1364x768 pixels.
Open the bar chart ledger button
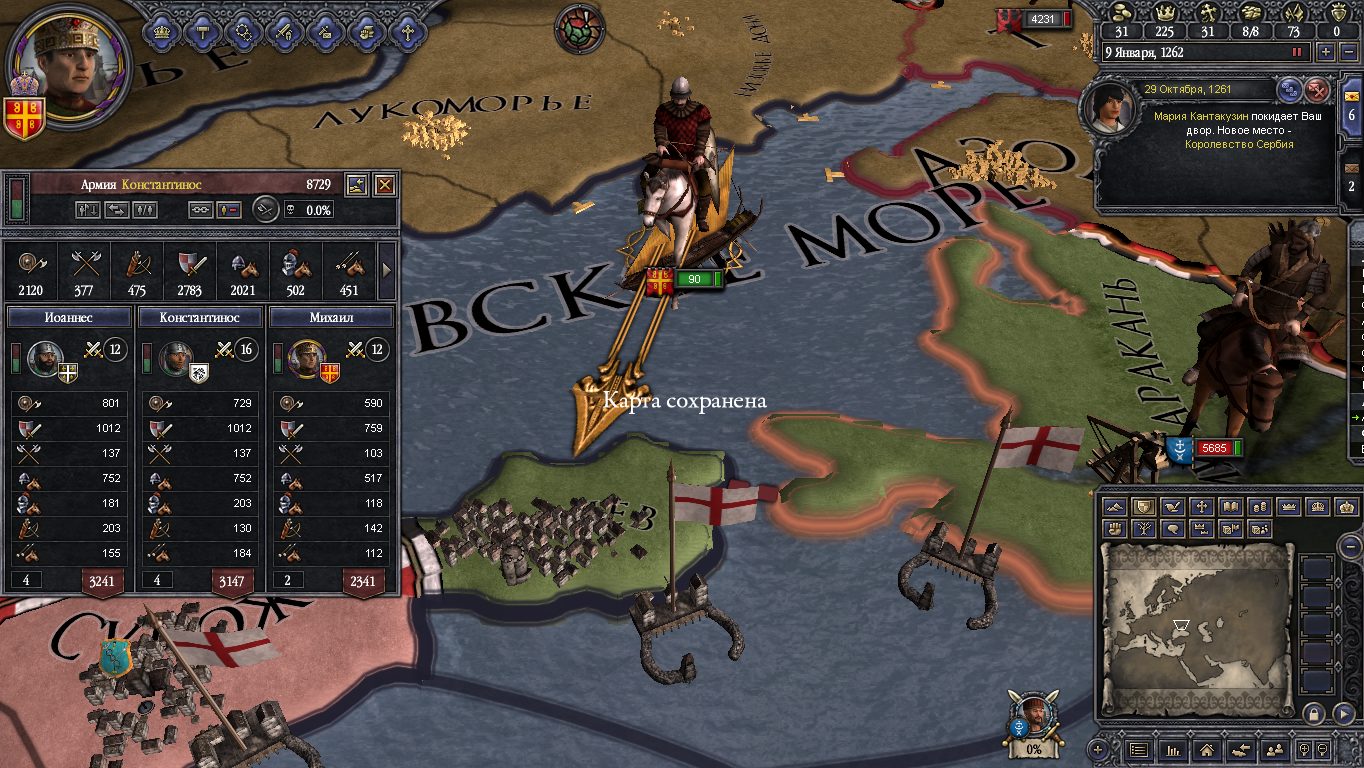tap(1173, 748)
